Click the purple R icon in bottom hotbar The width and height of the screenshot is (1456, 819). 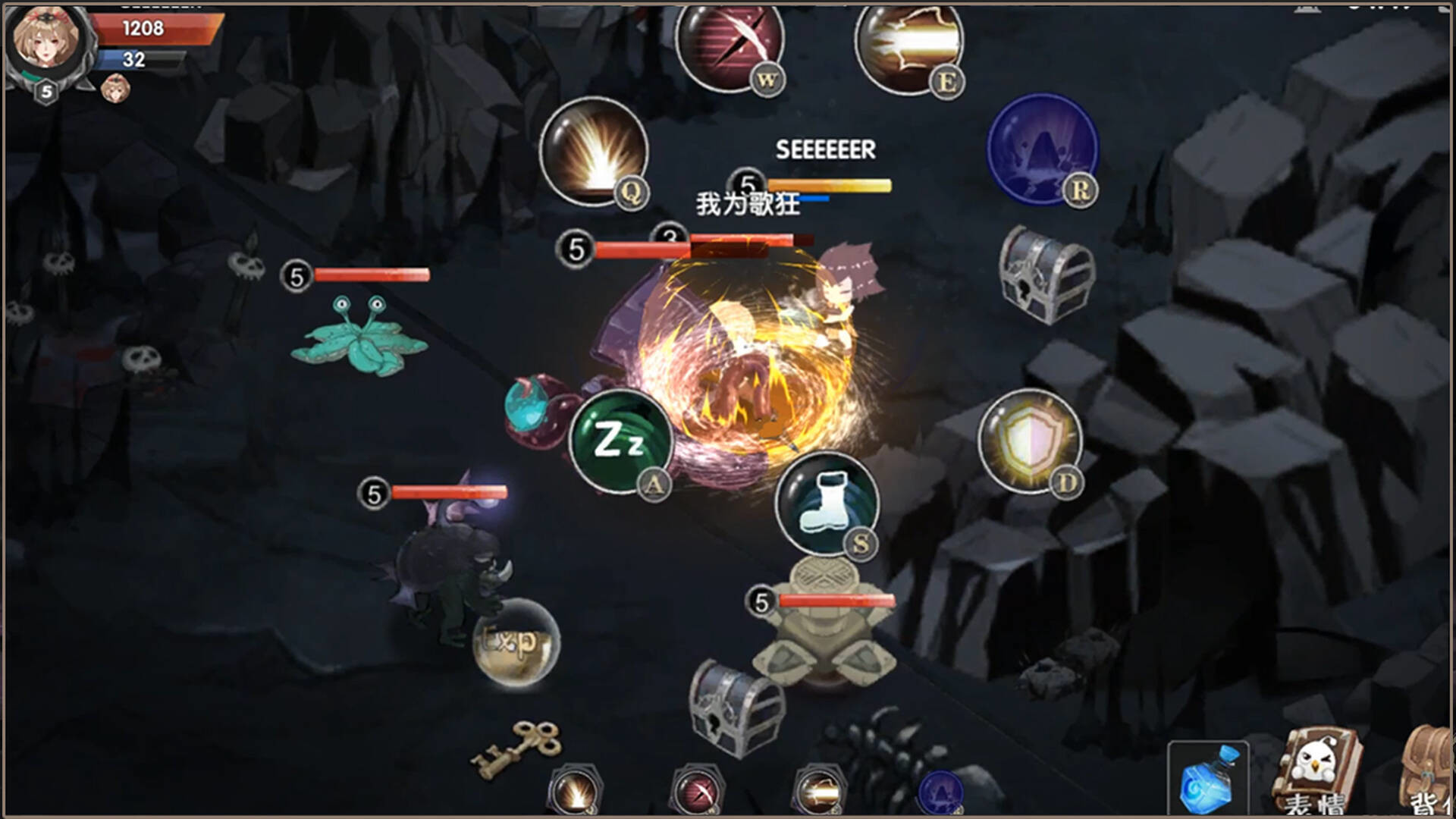pos(940,792)
